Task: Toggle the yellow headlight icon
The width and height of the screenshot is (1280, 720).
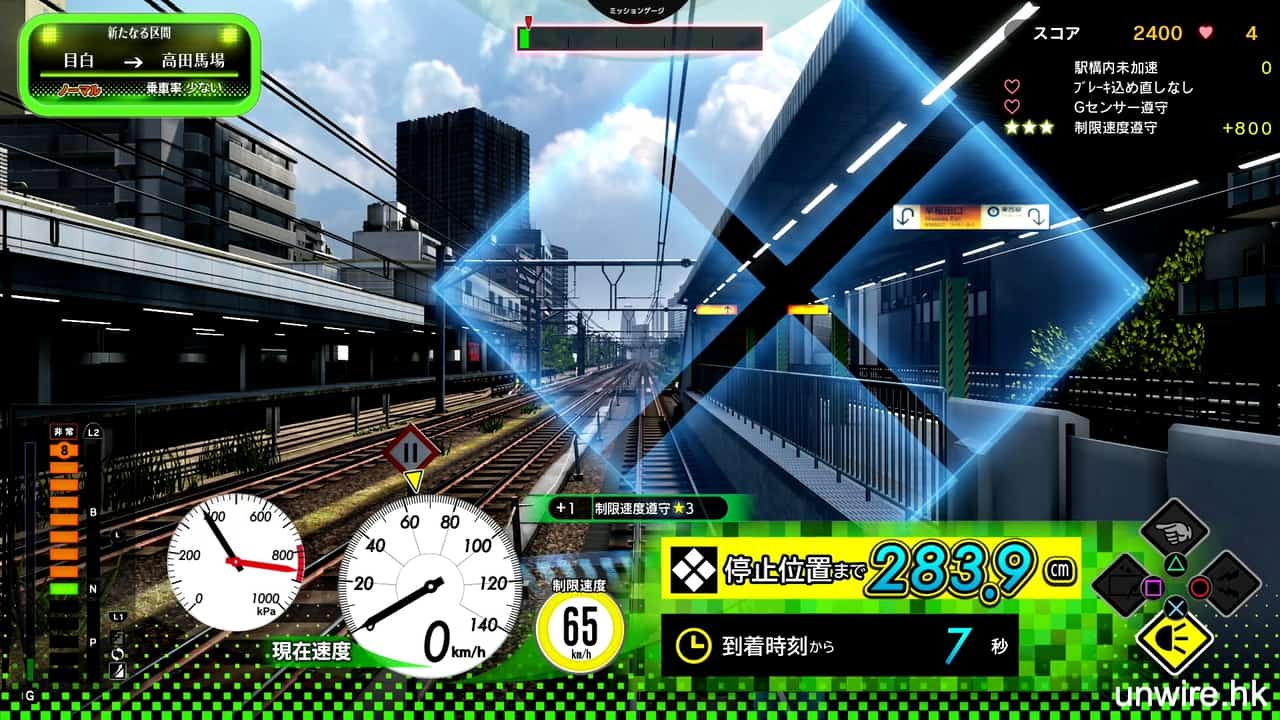Action: coord(1174,638)
